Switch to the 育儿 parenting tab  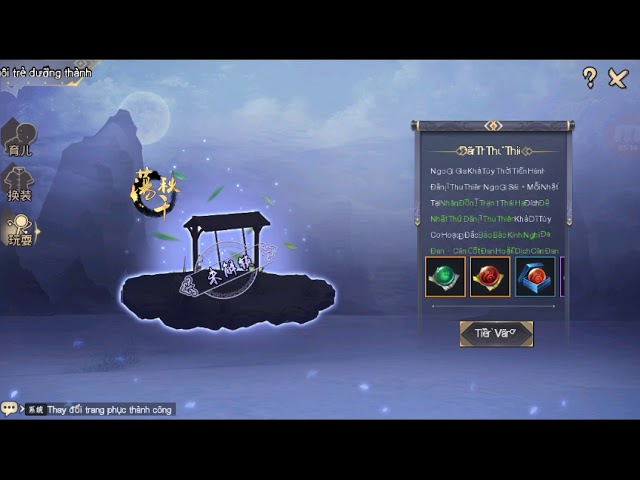coord(20,140)
